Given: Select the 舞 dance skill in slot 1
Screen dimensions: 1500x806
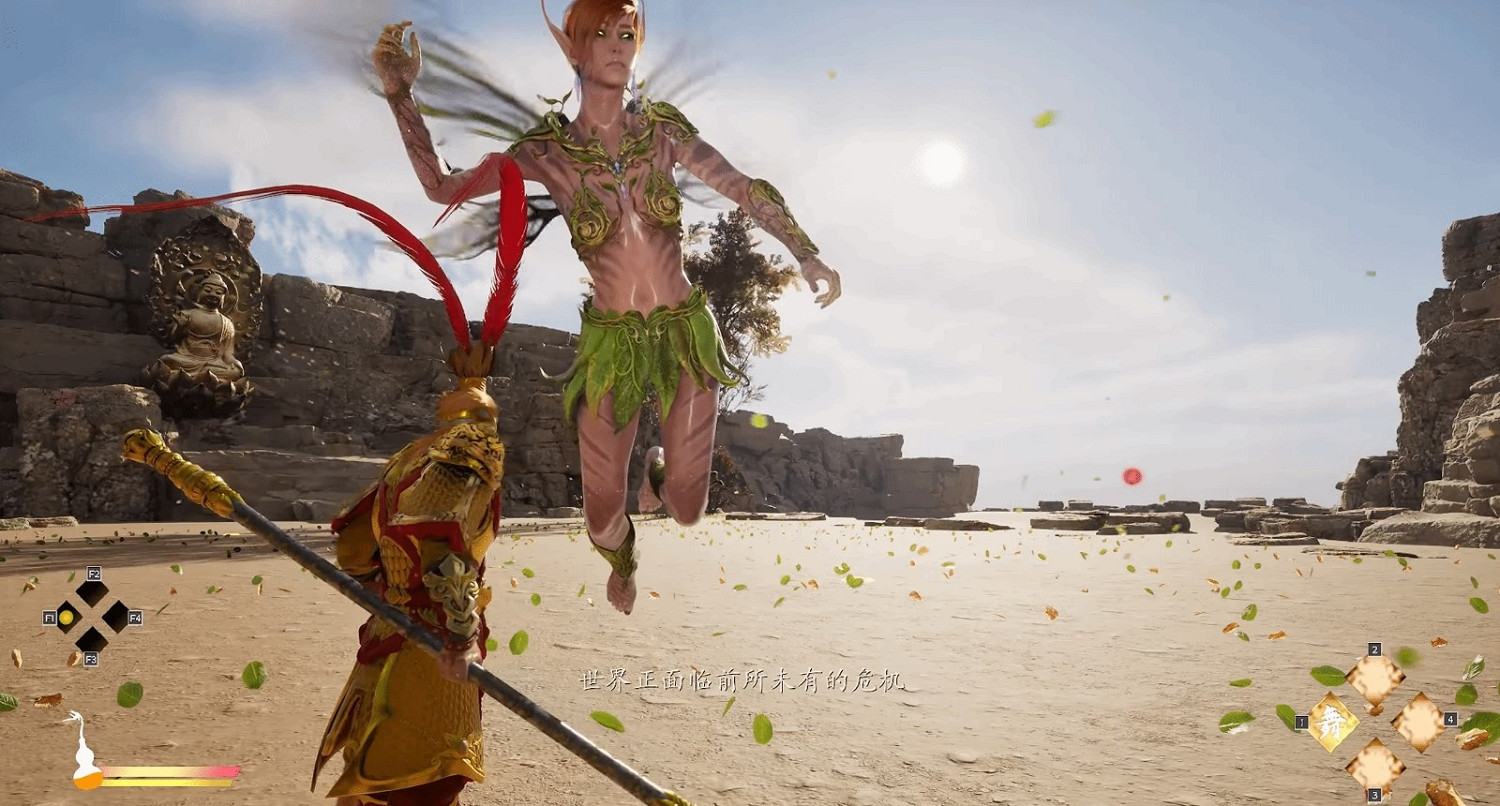Looking at the screenshot, I should coord(1332,723).
